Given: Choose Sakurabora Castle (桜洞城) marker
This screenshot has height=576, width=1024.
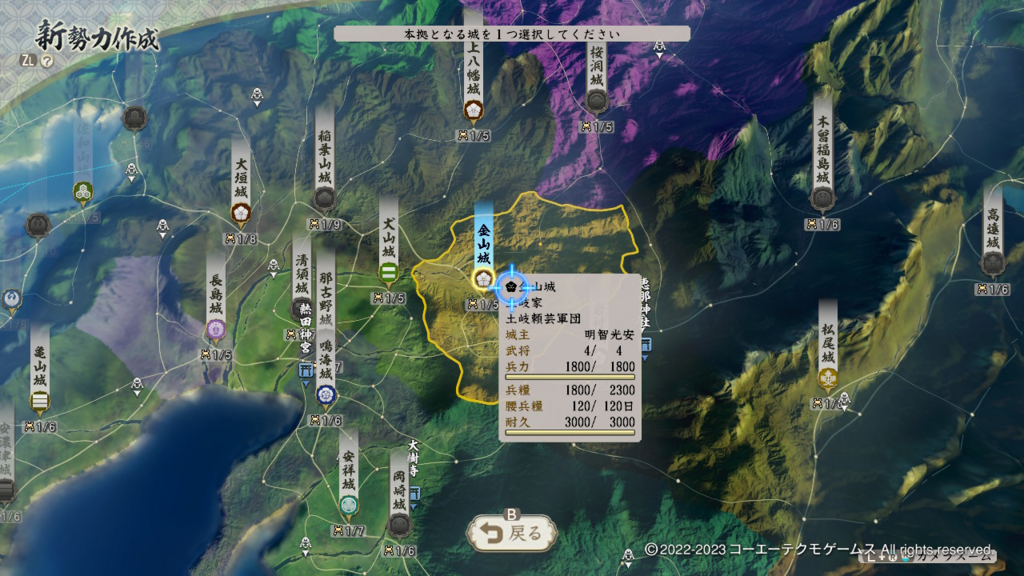Looking at the screenshot, I should coord(597,99).
